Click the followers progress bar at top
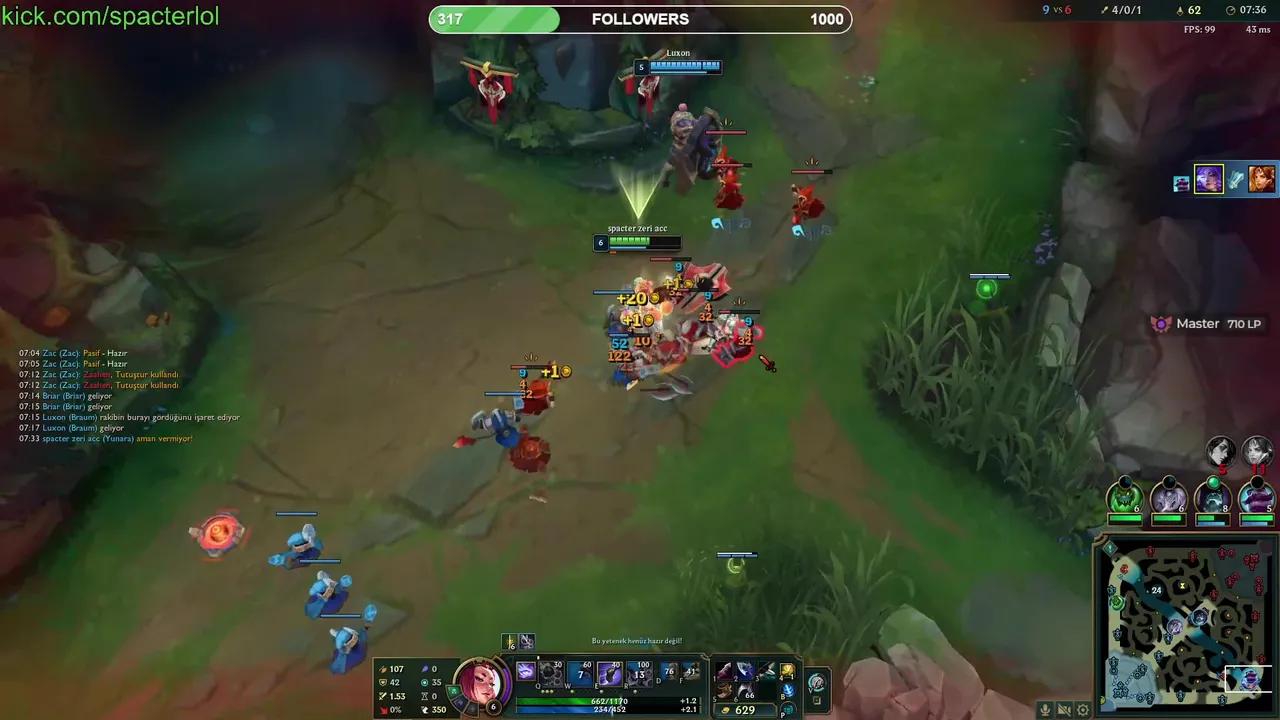Screen dimensions: 1280x720 point(640,18)
